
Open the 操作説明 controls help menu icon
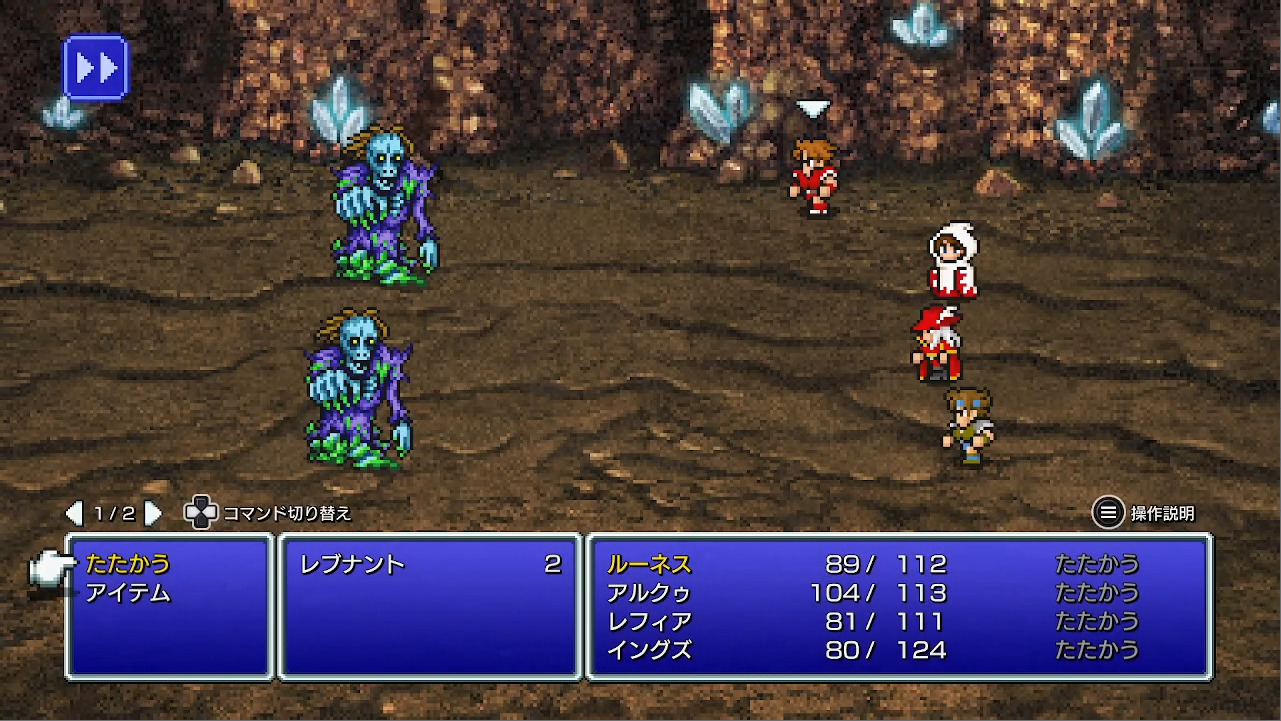point(1106,510)
